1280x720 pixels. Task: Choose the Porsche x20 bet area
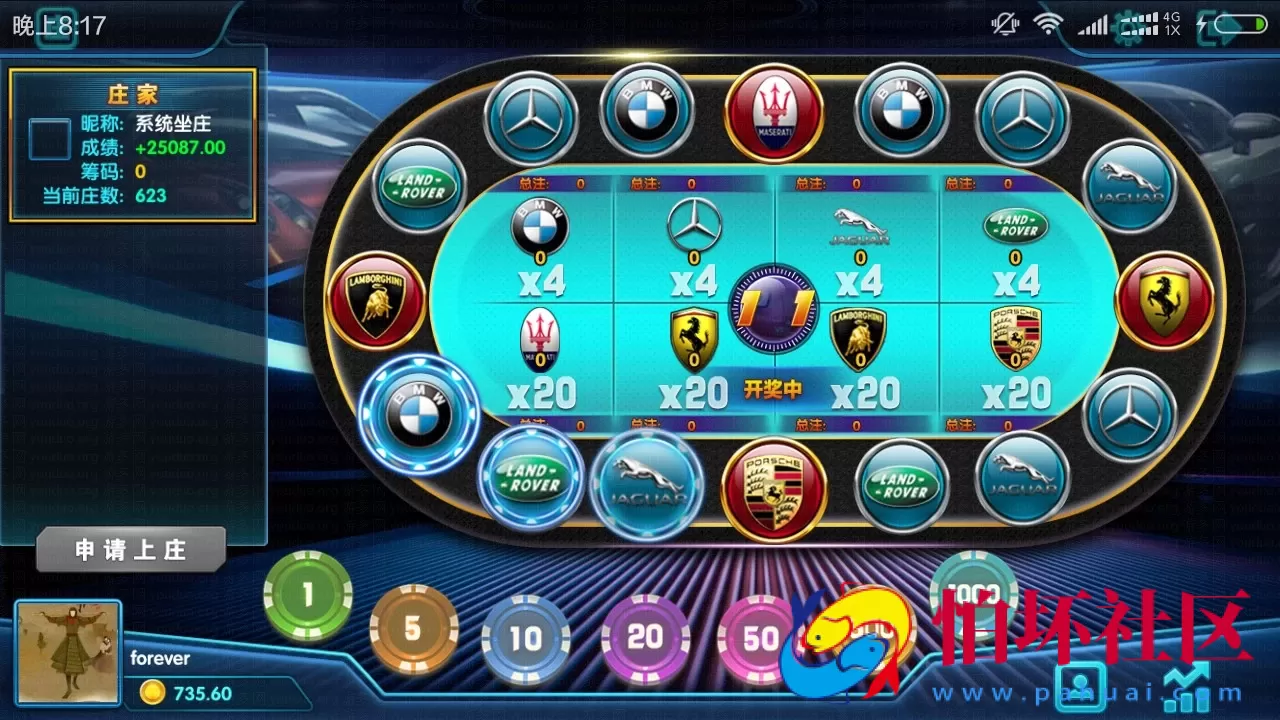pyautogui.click(x=1015, y=360)
